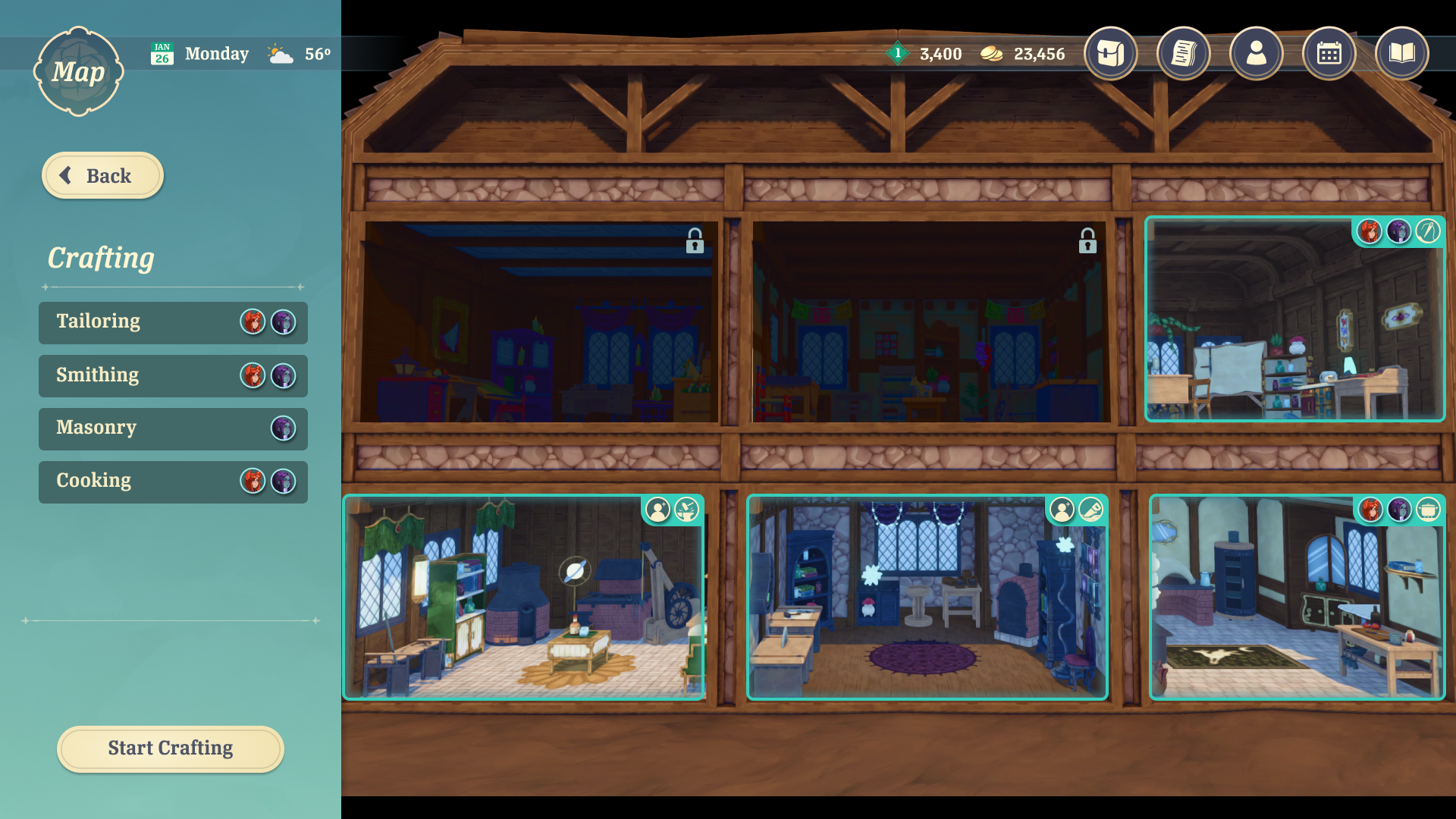
Task: Click the locked upper-middle dark room
Action: 931,322
